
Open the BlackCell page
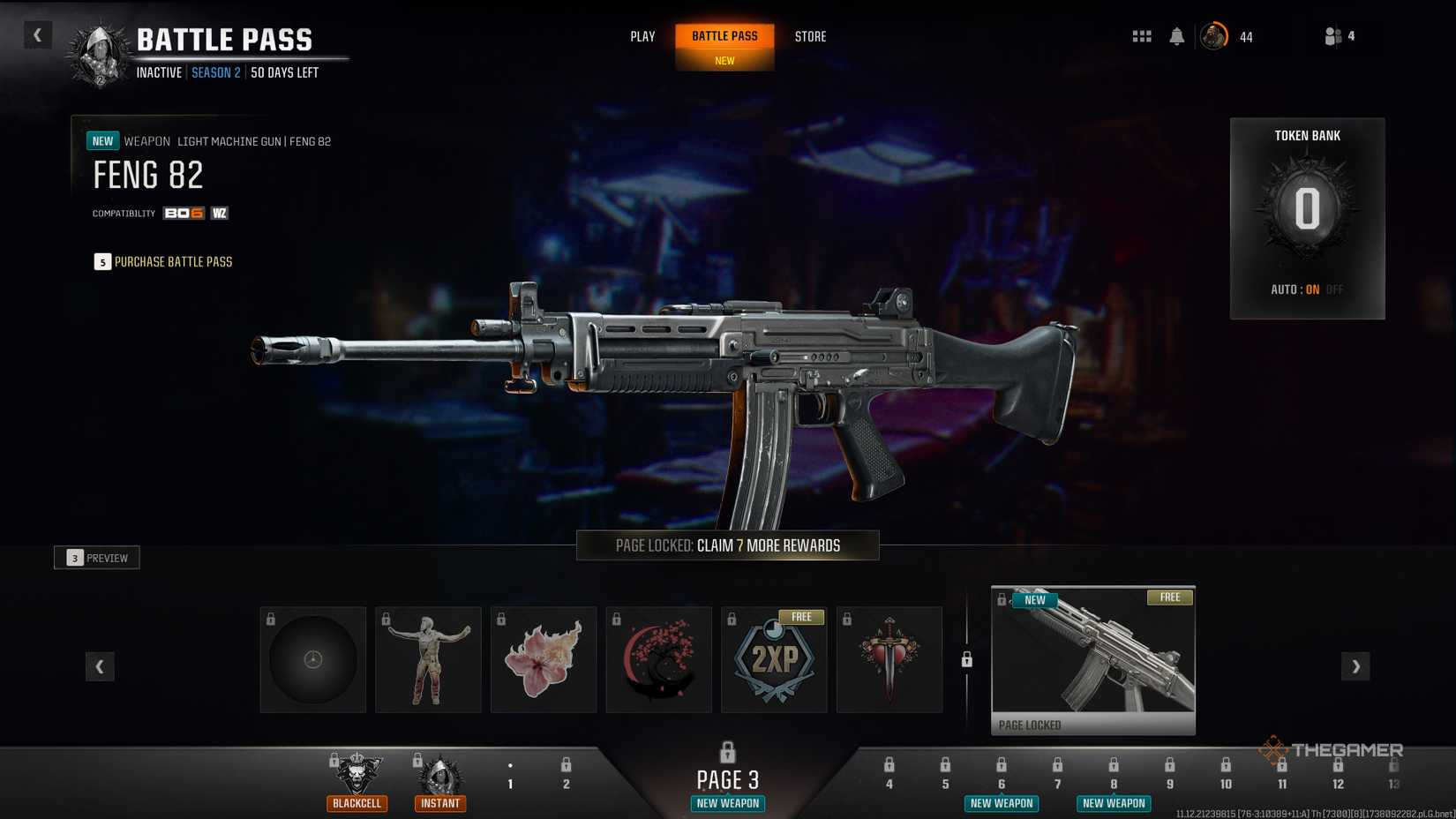pos(357,779)
